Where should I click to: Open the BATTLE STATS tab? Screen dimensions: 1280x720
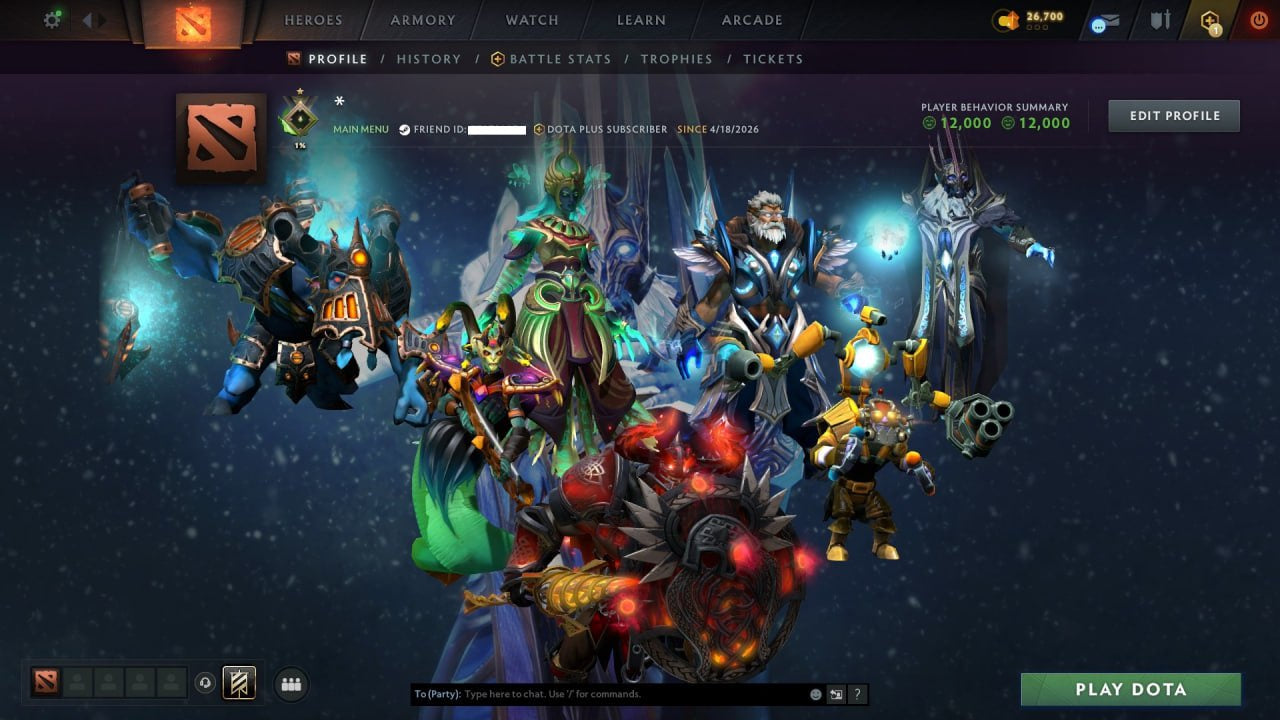[x=560, y=59]
